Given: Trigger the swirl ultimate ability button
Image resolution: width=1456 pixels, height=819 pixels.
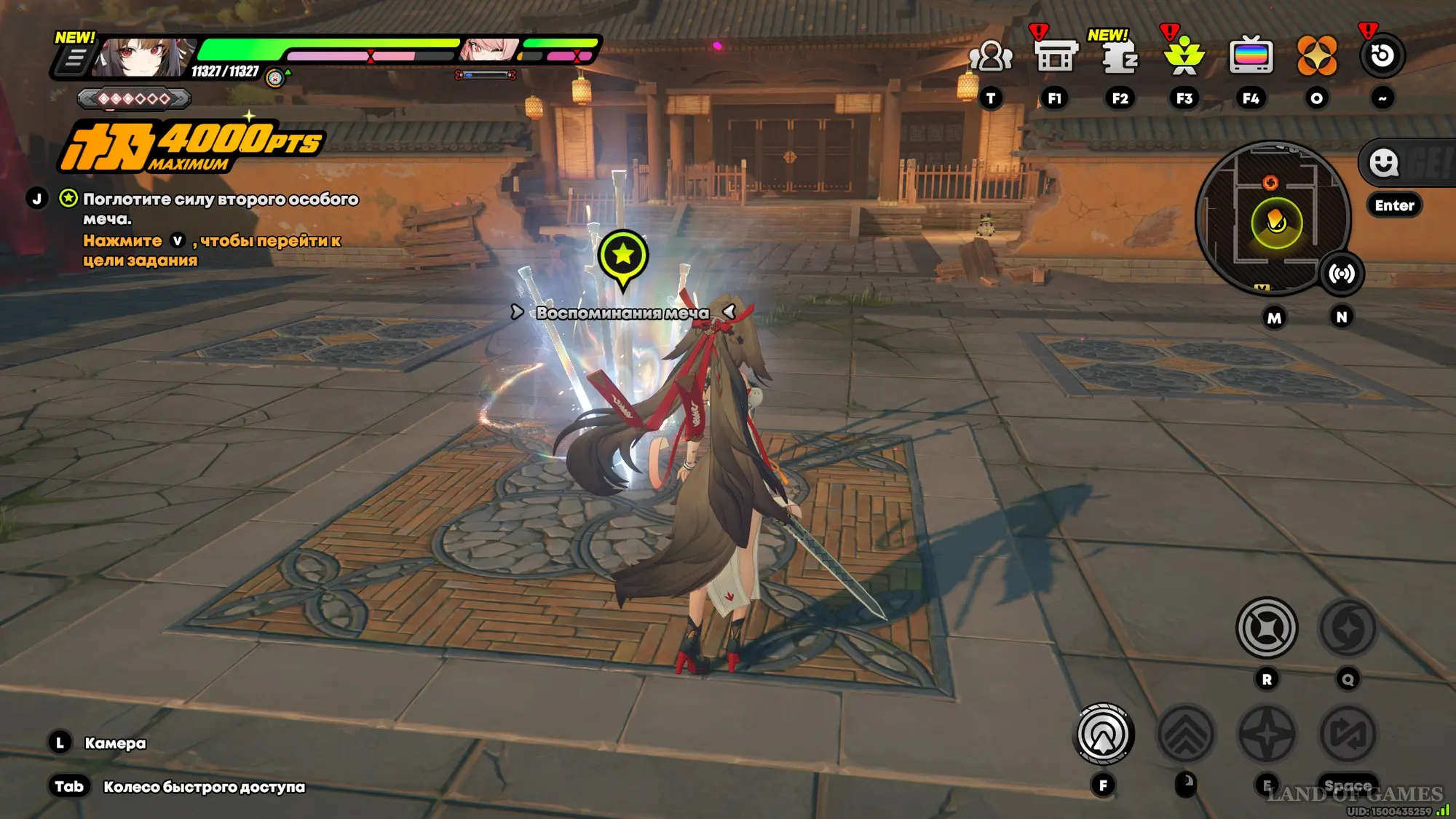Looking at the screenshot, I should [x=1348, y=628].
